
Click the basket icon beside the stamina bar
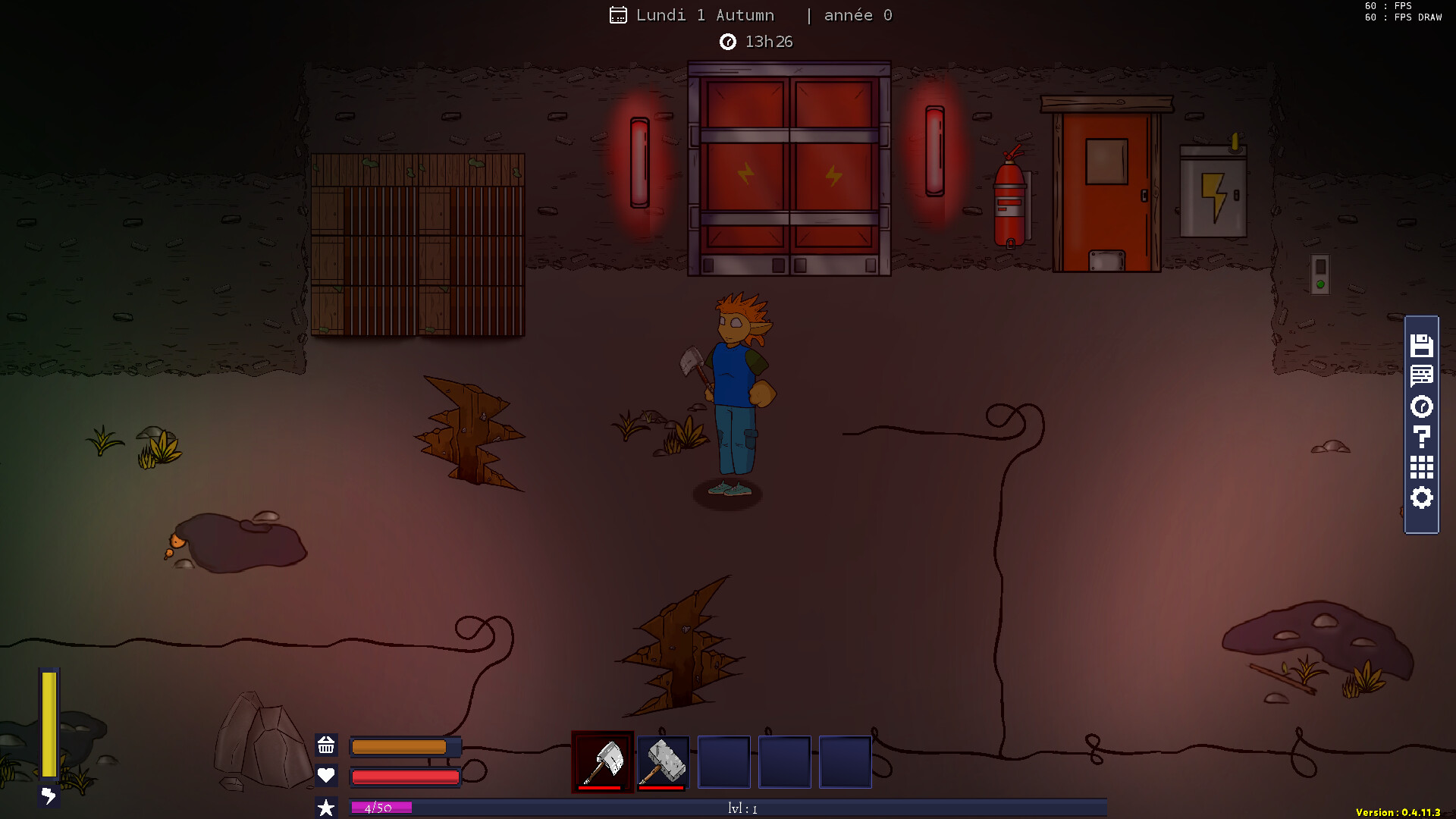[x=326, y=746]
